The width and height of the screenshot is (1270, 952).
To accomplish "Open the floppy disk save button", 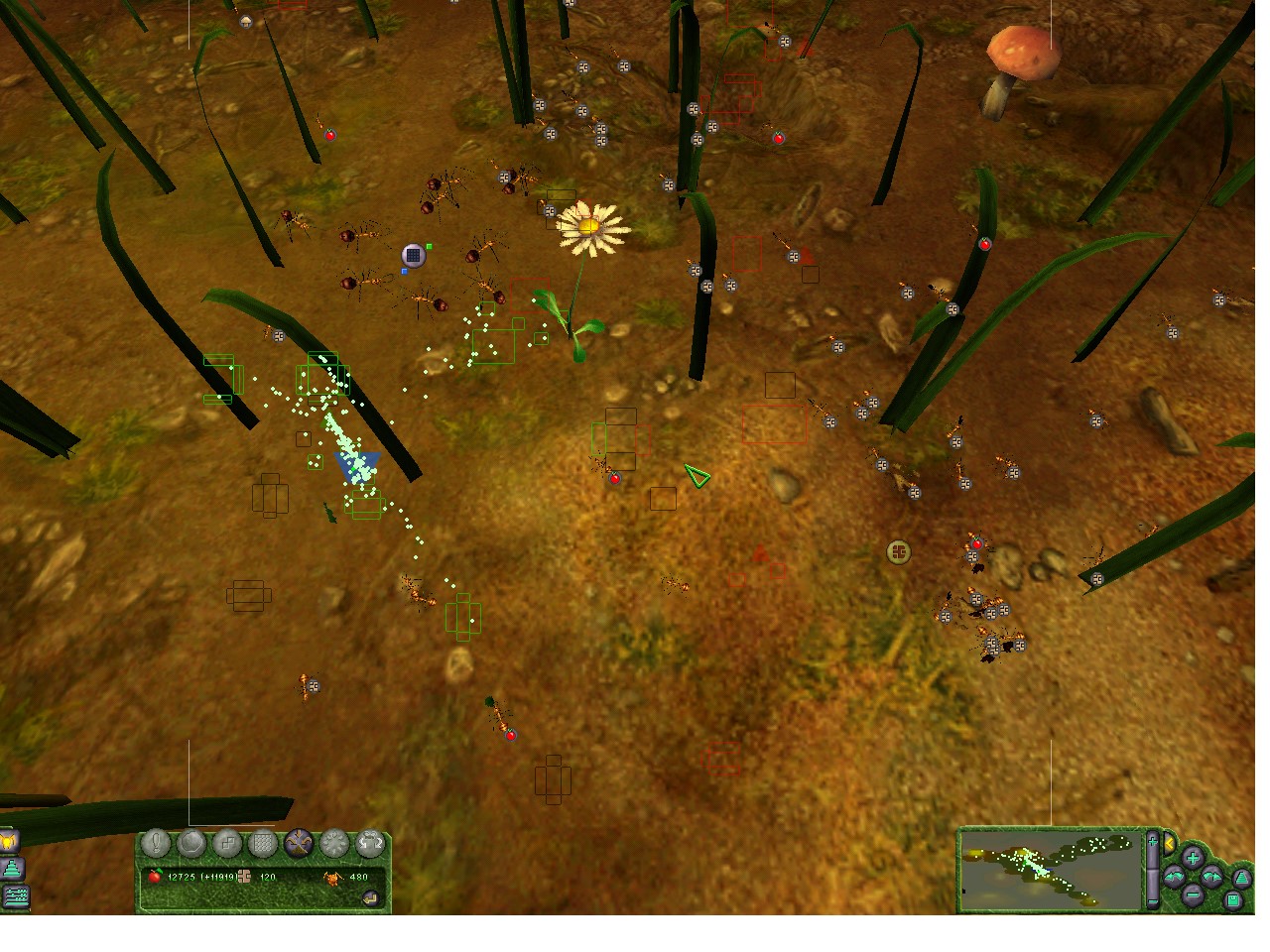I will (1232, 900).
